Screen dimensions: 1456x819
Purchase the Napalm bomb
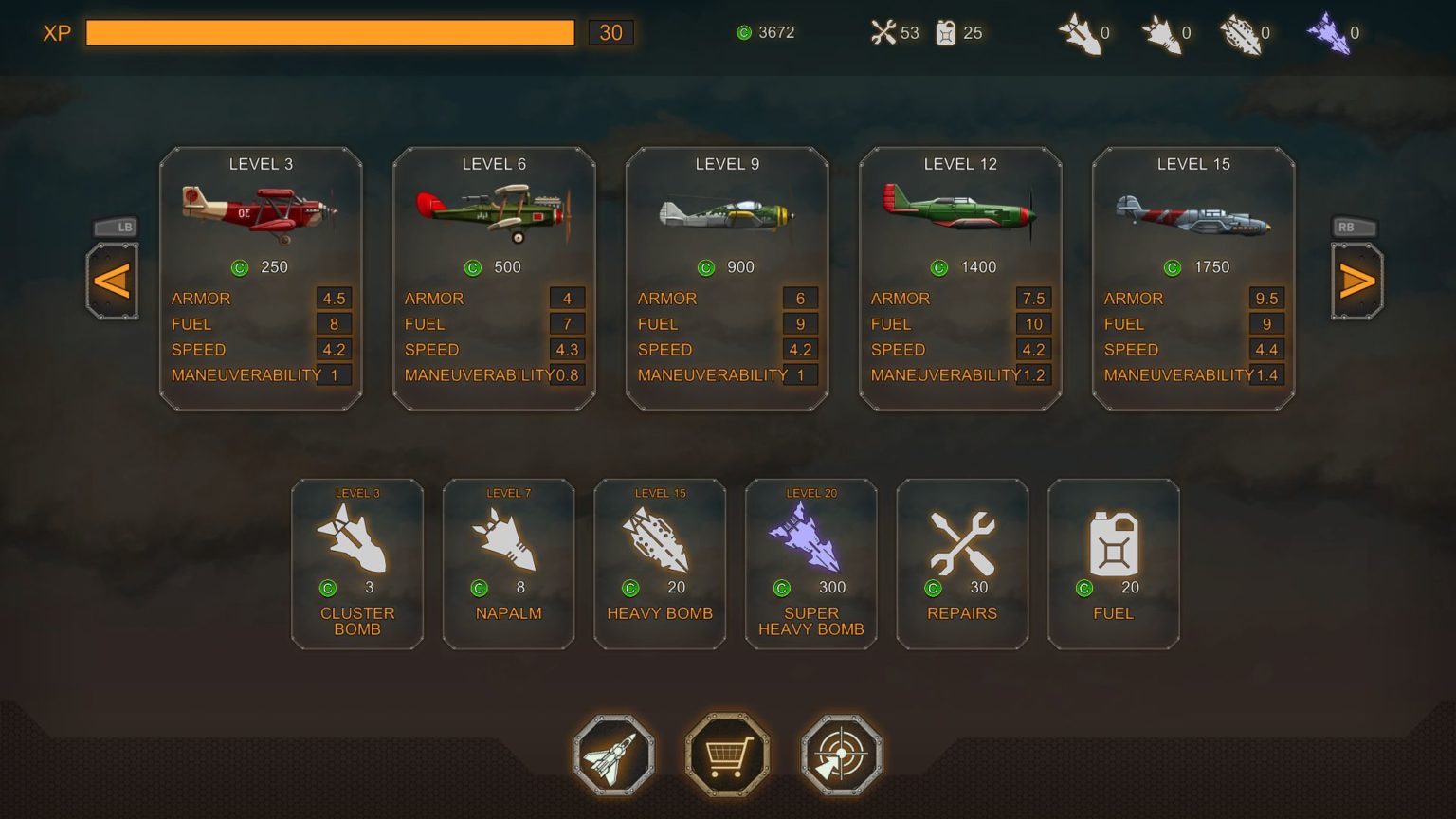point(508,564)
